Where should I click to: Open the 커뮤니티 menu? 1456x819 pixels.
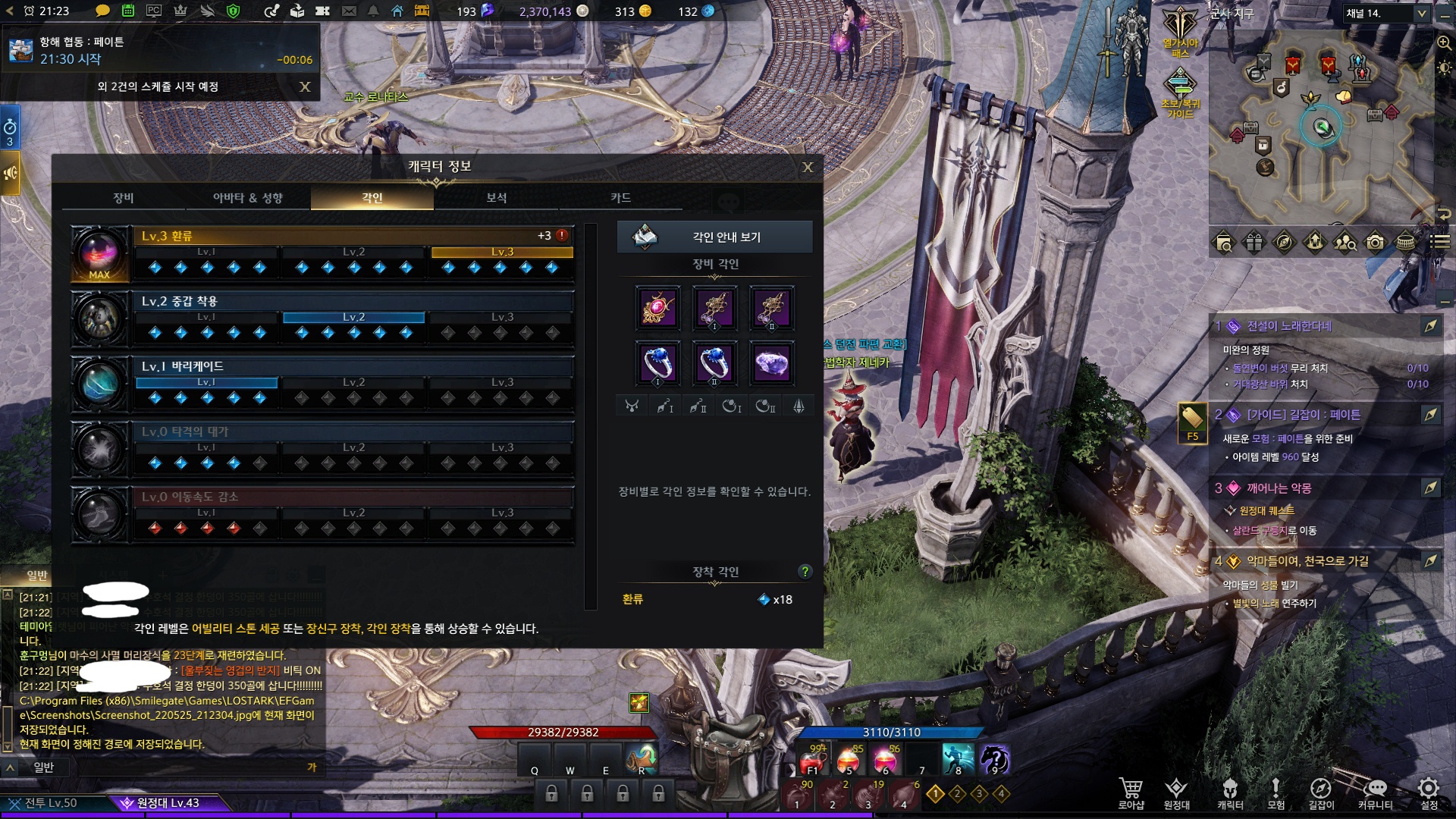coord(1375,792)
